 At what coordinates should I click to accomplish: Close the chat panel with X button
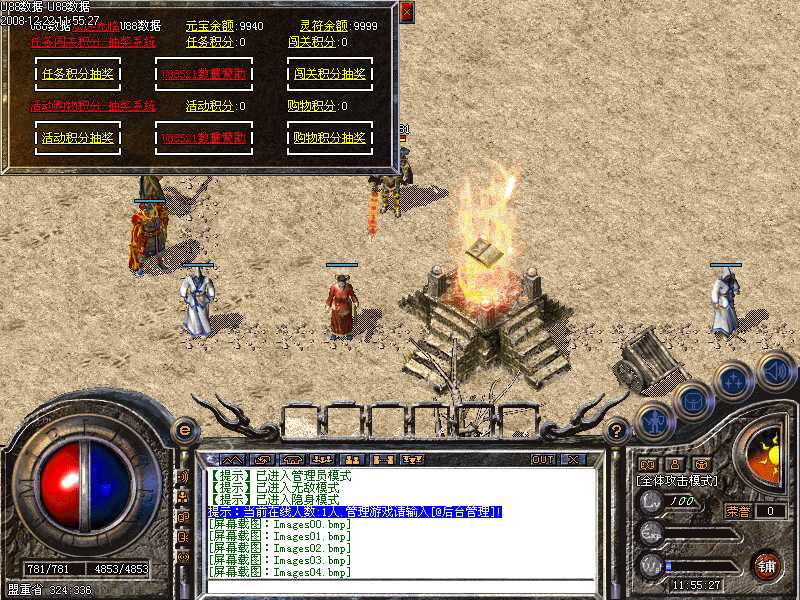[x=573, y=460]
